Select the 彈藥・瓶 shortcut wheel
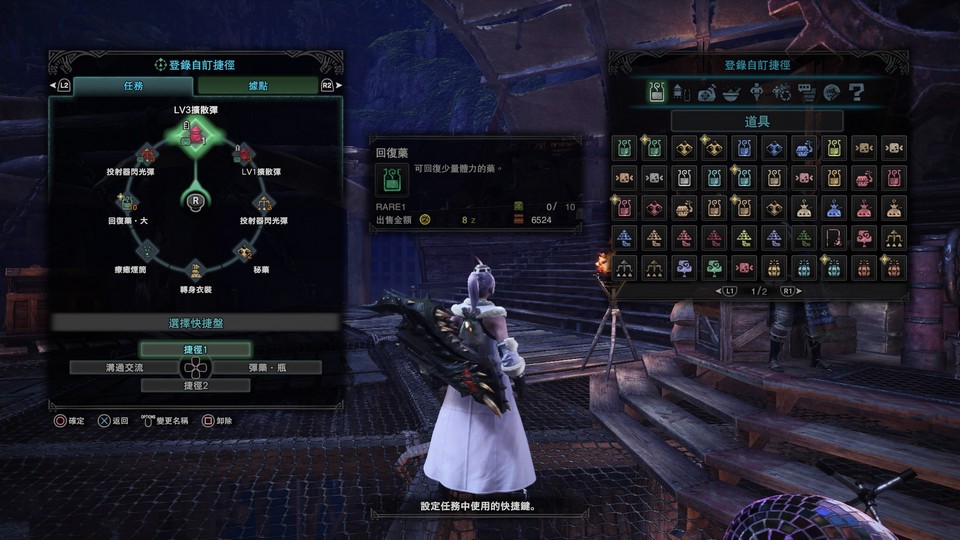 point(272,367)
